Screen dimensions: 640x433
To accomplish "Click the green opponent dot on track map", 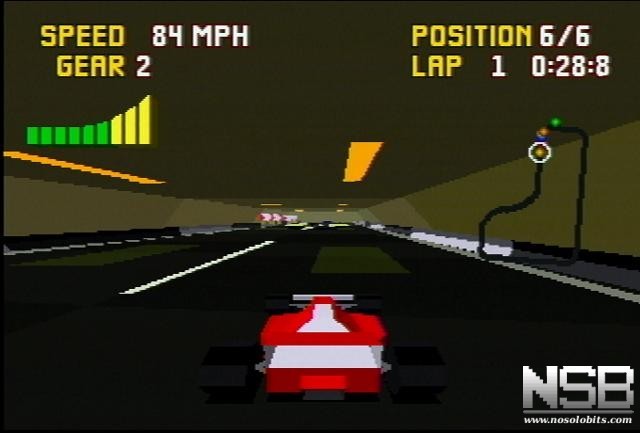I will click(556, 123).
